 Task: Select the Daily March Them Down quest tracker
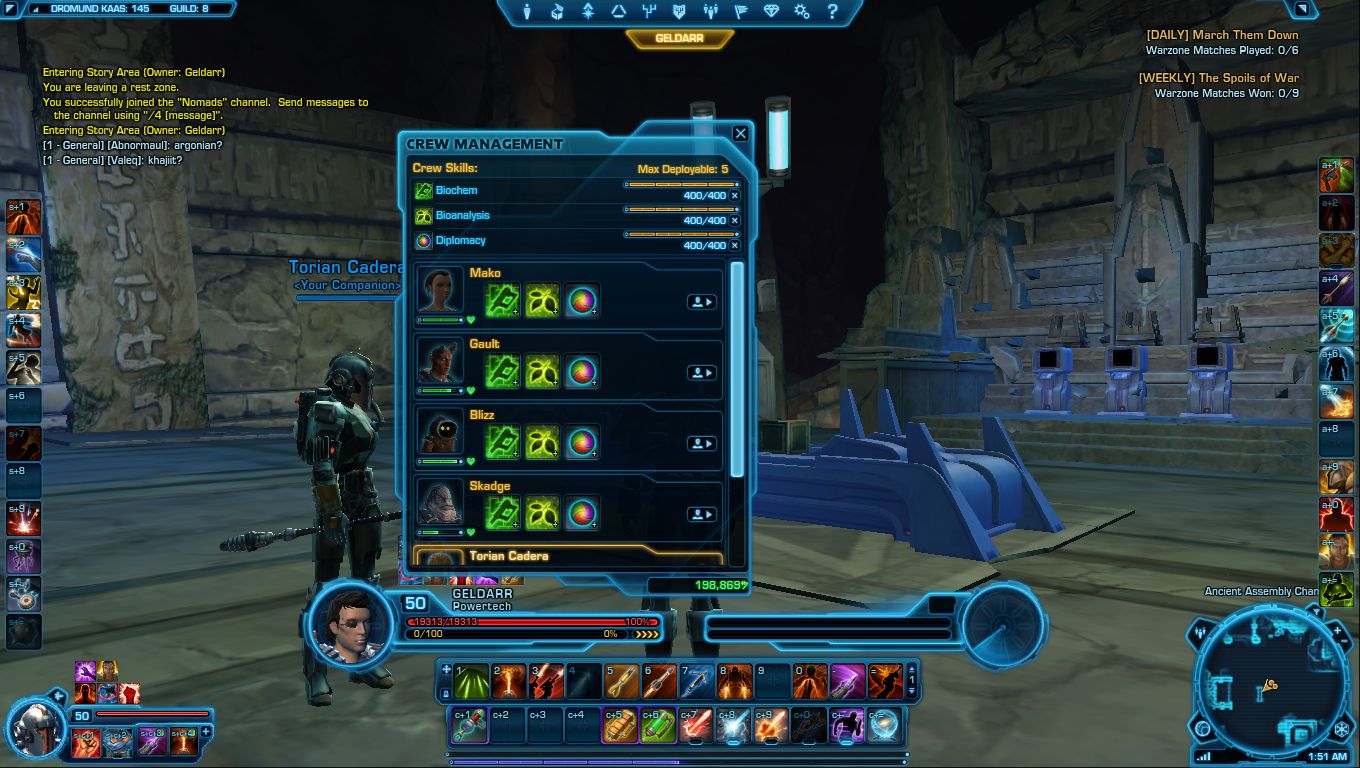1222,35
